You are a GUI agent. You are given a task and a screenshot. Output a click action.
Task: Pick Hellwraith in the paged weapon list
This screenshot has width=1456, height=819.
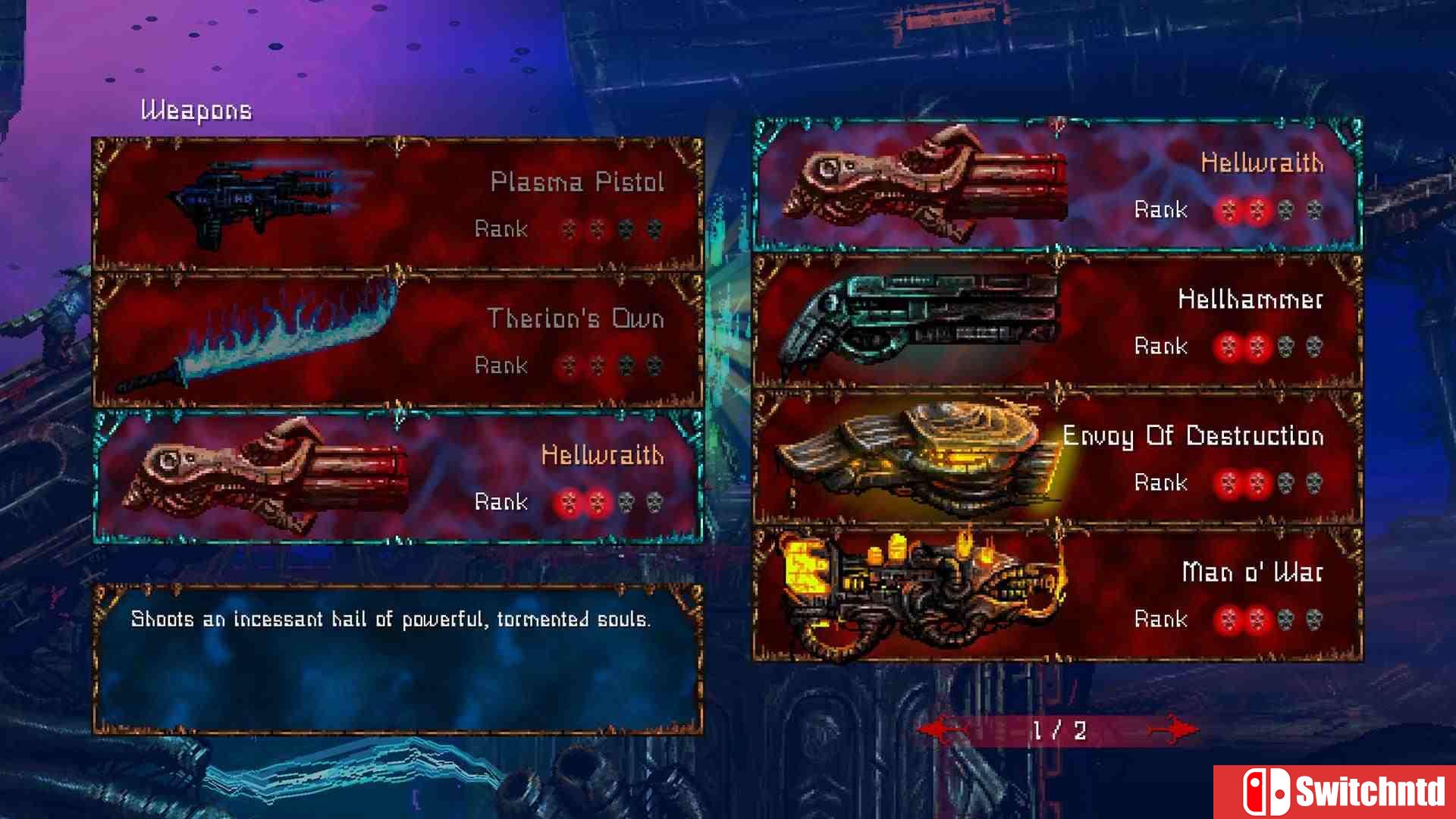(x=1057, y=186)
